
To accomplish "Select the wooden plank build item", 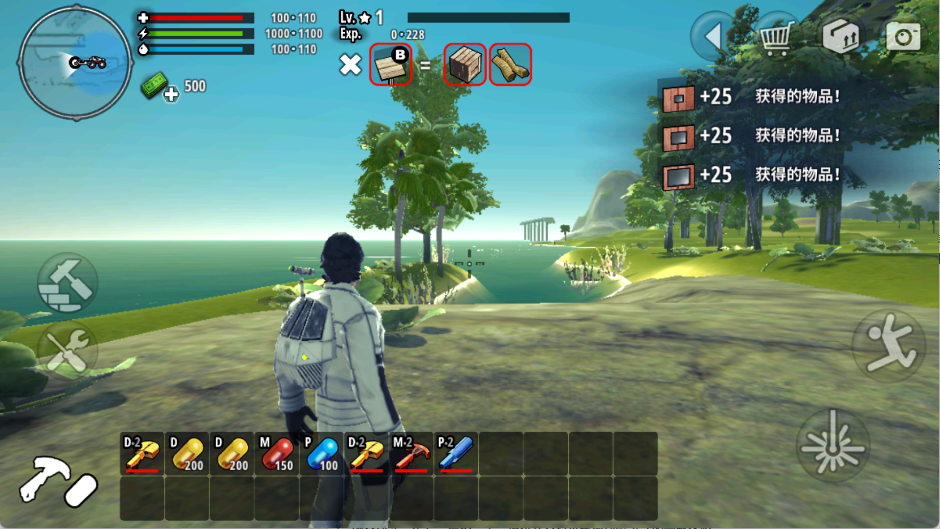I will tap(391, 65).
